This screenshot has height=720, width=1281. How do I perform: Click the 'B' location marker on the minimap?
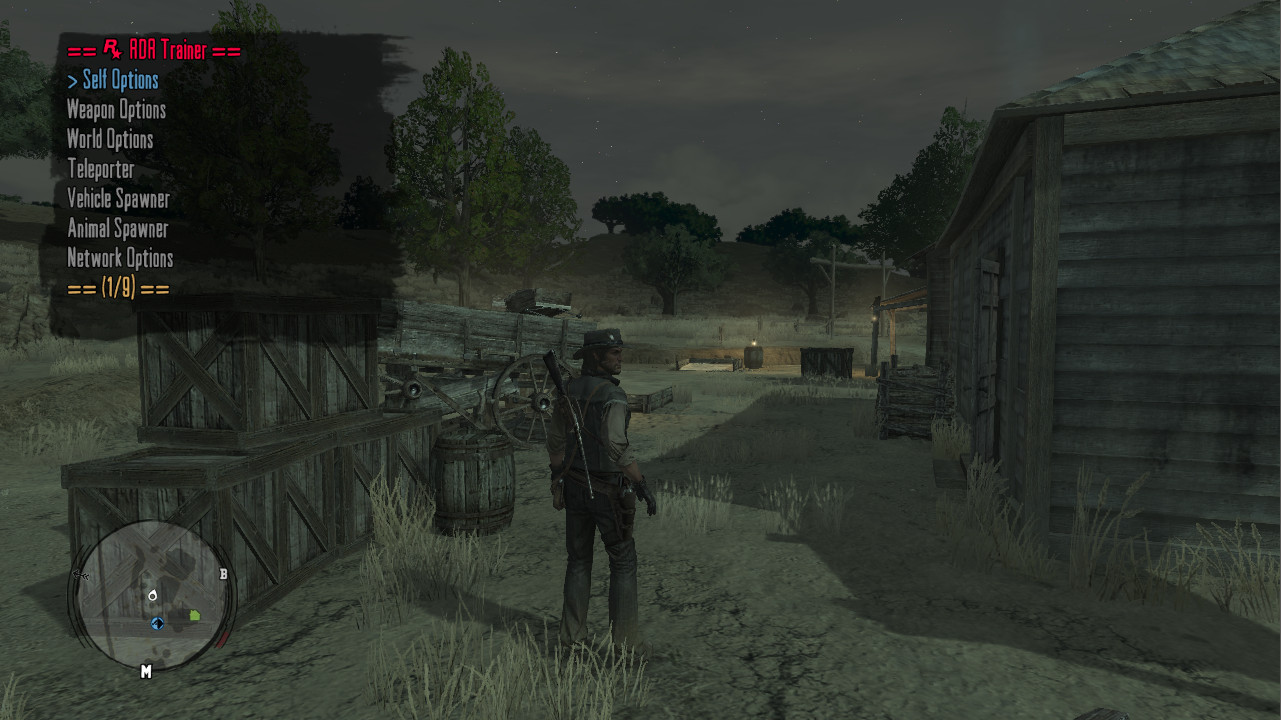click(224, 575)
